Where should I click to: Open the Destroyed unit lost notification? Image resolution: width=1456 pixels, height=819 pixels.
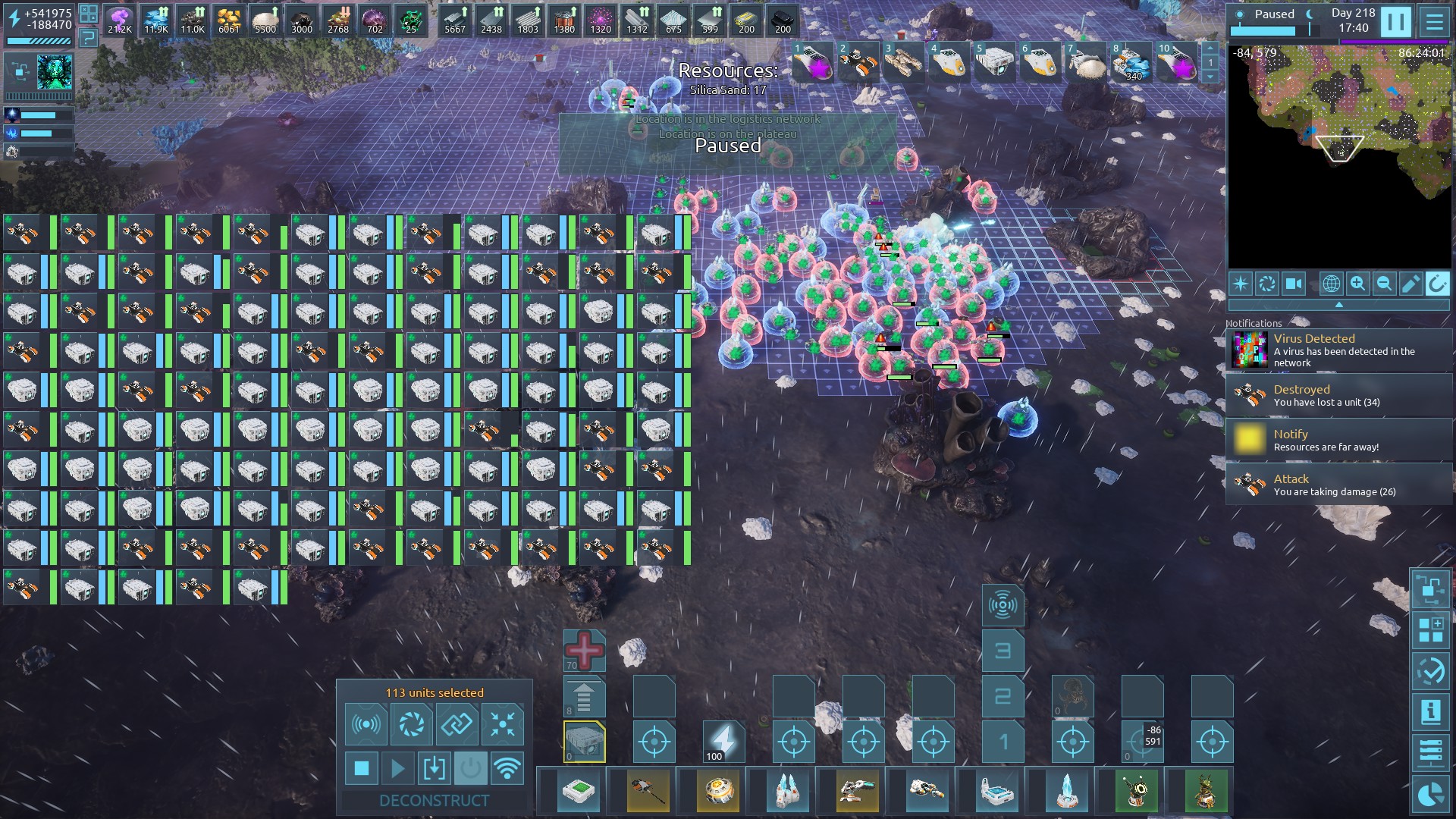pos(1339,395)
